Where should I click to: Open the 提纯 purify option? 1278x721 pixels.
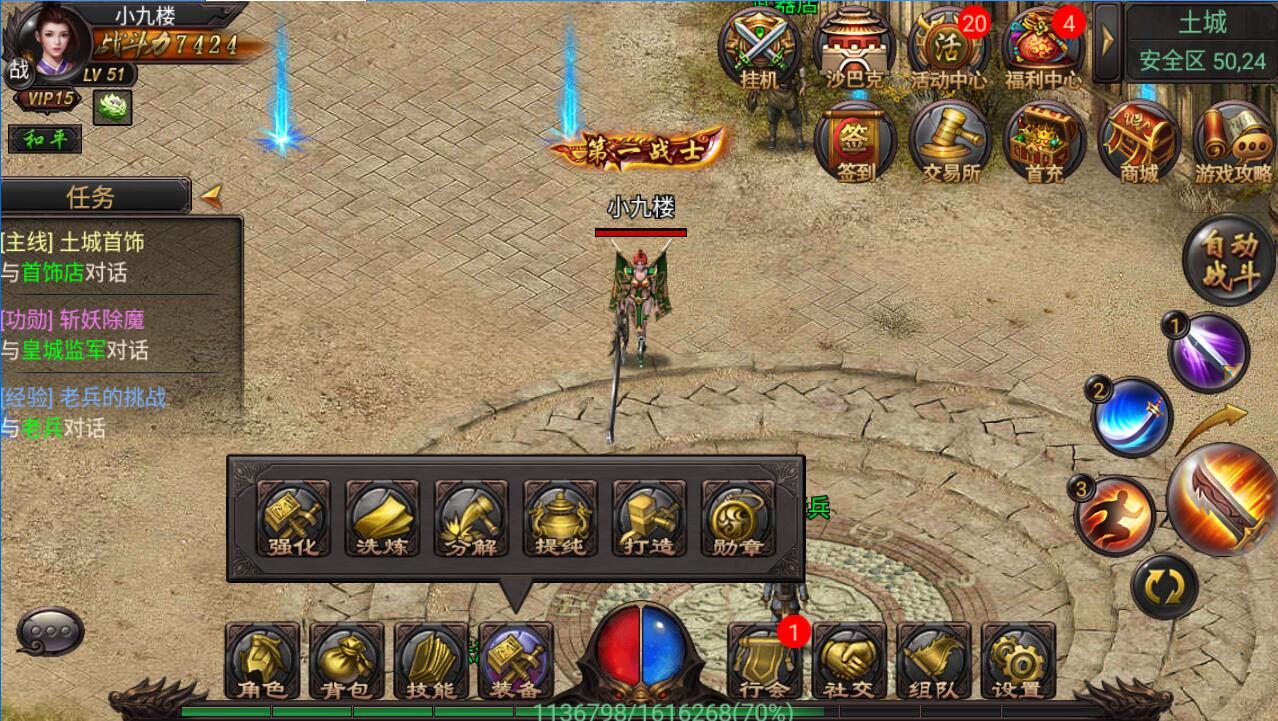(x=560, y=517)
